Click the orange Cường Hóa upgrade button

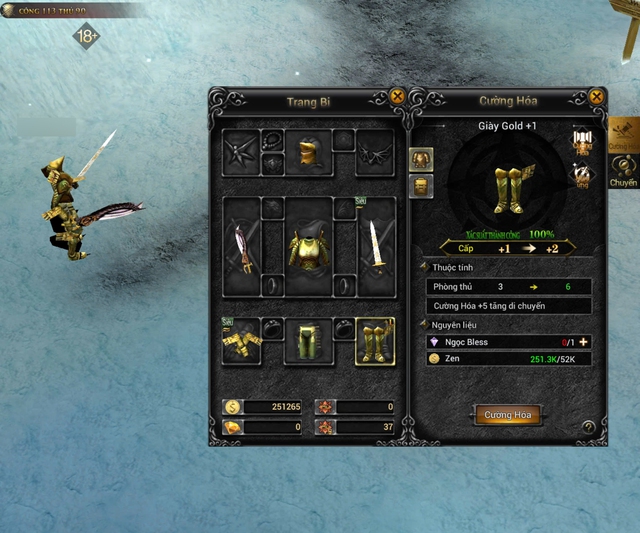508,415
